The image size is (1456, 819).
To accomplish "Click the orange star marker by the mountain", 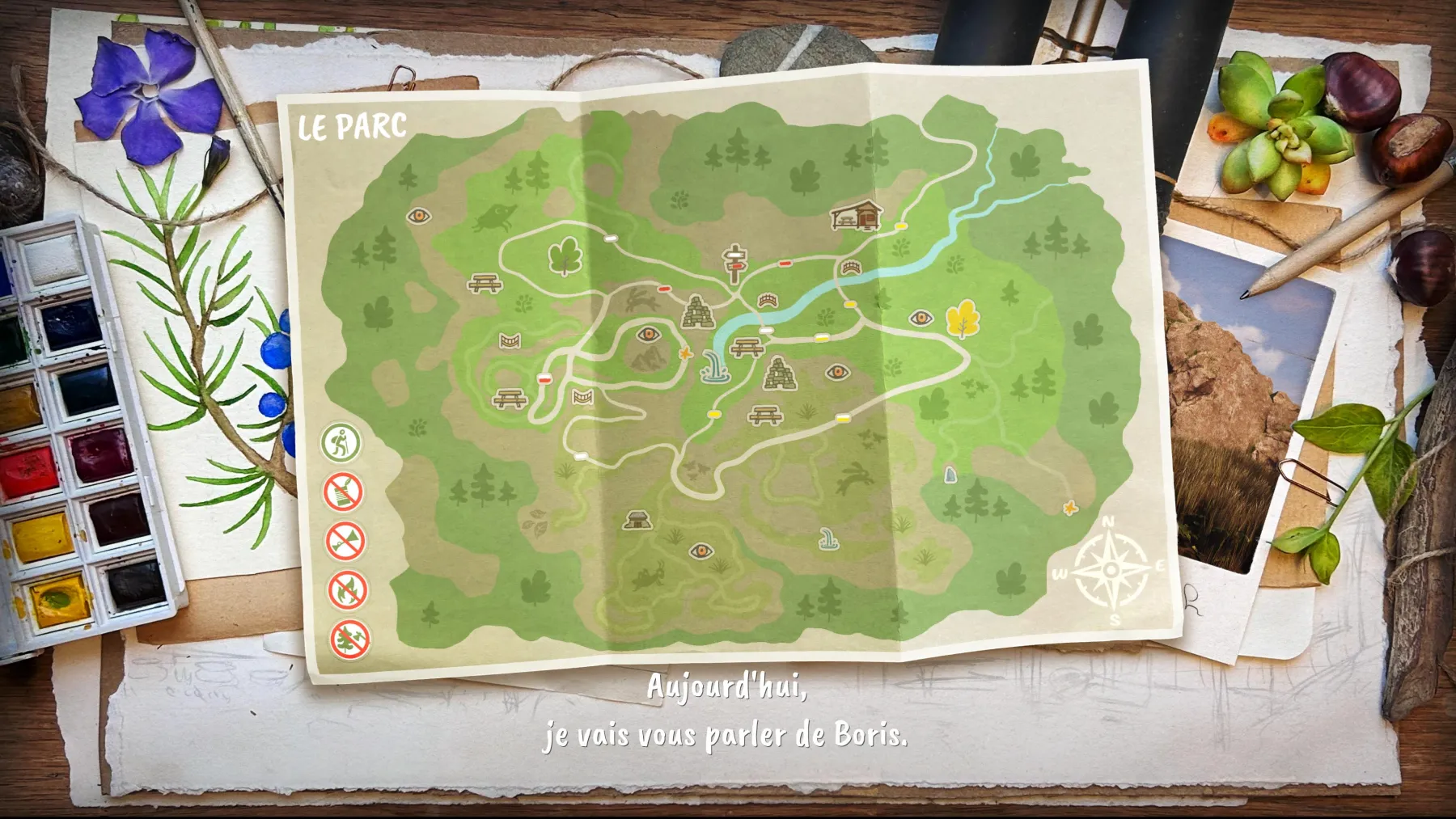I will [x=686, y=353].
